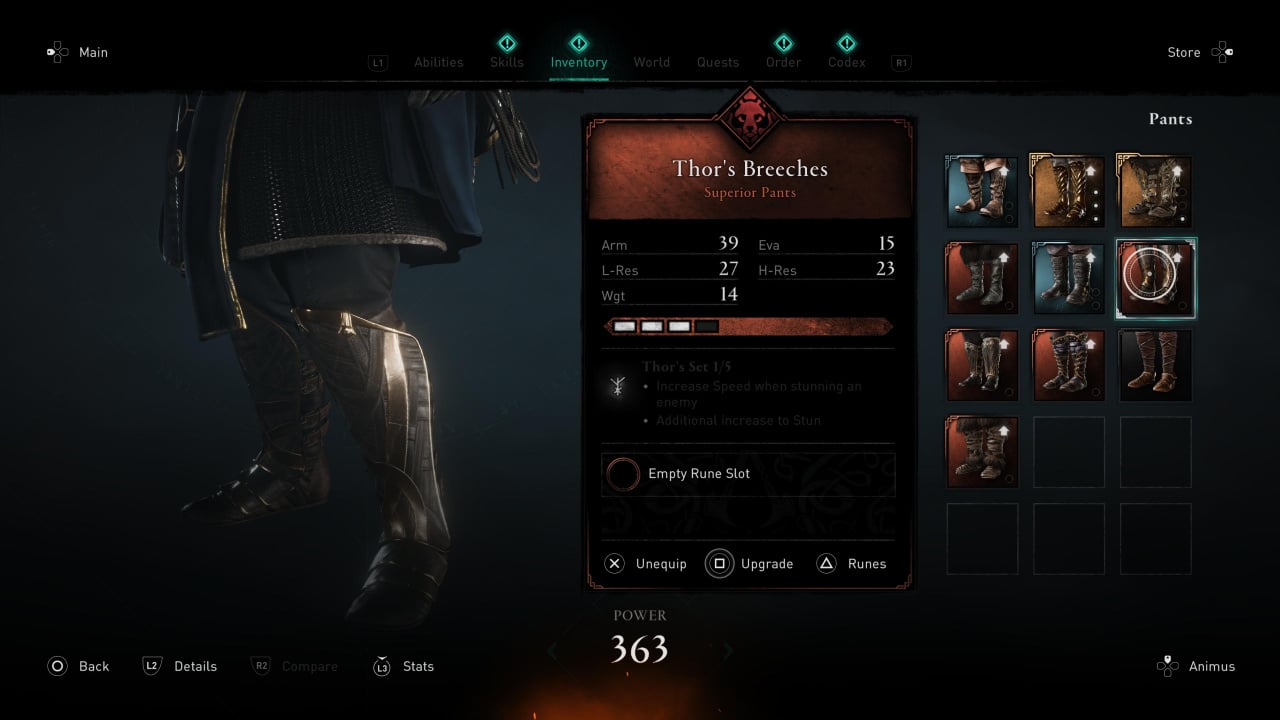Screen dimensions: 1280x720
Task: Upgrade the selected pants
Action: pyautogui.click(x=750, y=564)
